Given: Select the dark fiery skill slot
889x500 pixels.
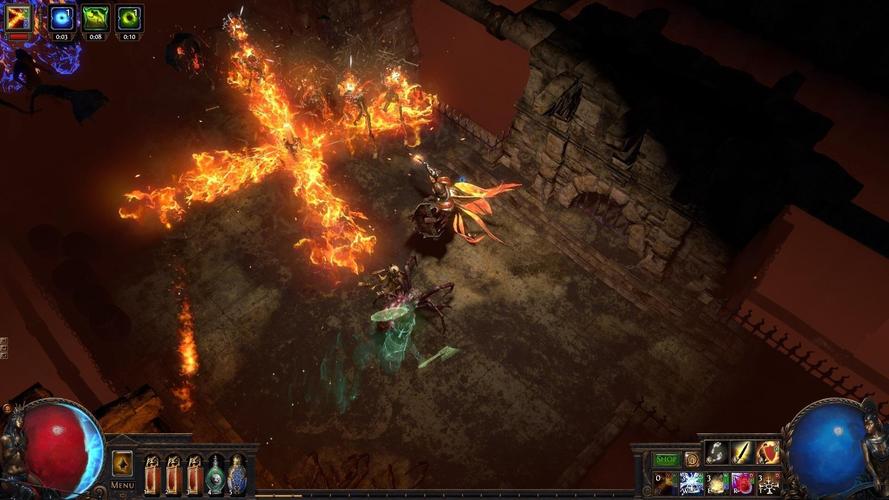Looking at the screenshot, I should (666, 483).
